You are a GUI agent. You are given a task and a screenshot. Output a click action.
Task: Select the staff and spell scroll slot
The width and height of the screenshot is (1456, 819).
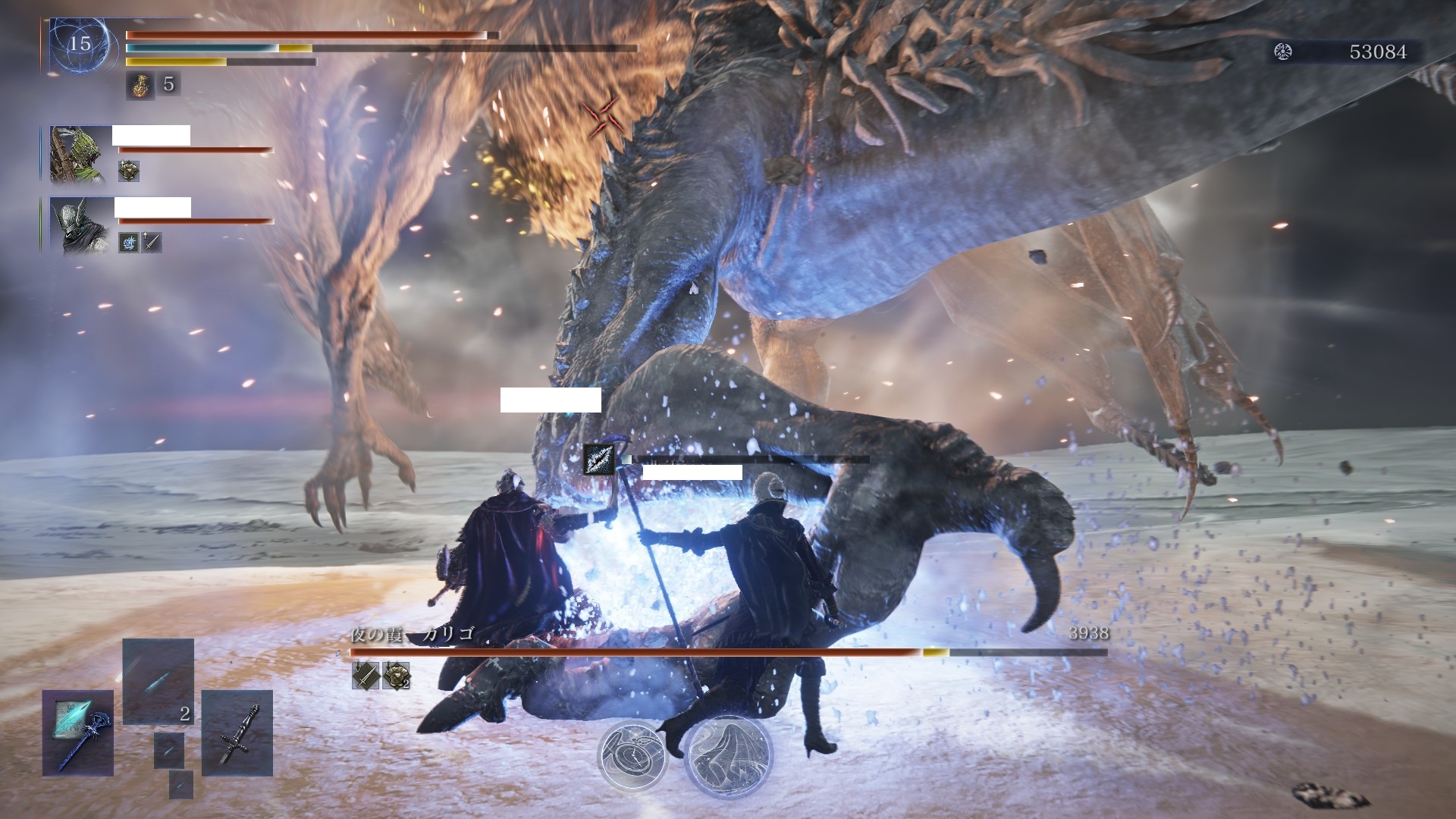coord(78,732)
